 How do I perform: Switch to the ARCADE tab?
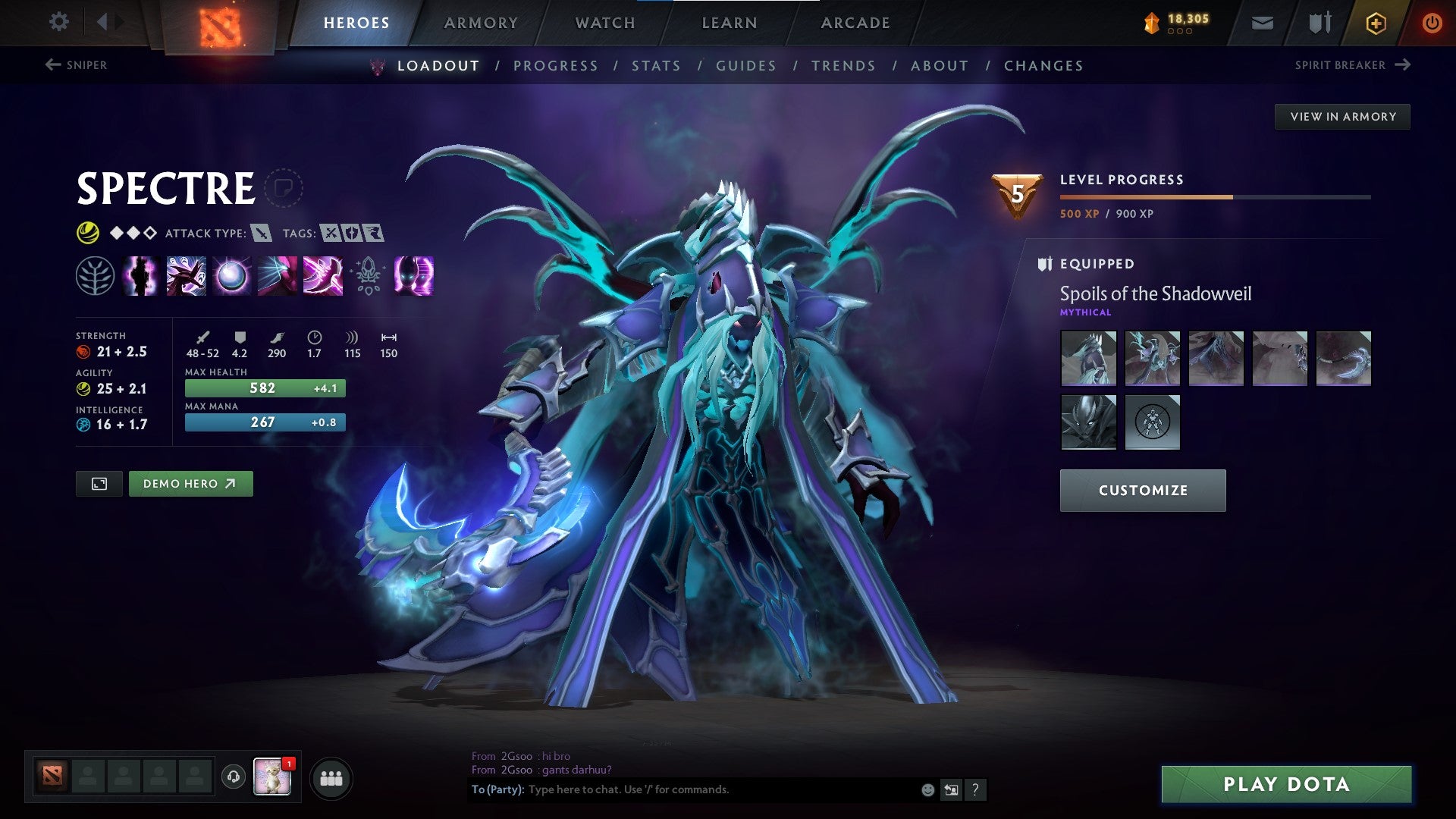[855, 23]
